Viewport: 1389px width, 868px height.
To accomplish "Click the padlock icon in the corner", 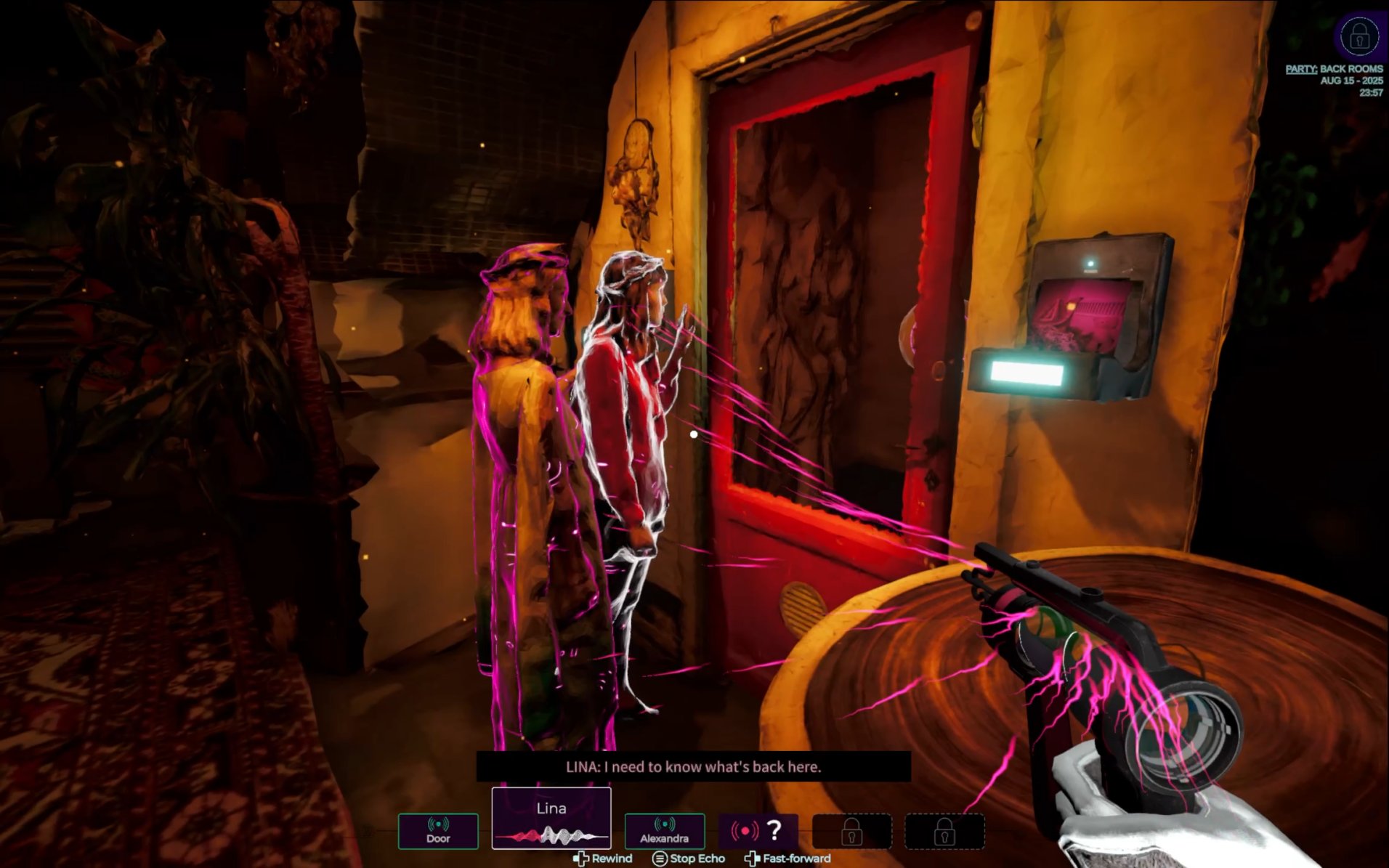I will [1359, 35].
